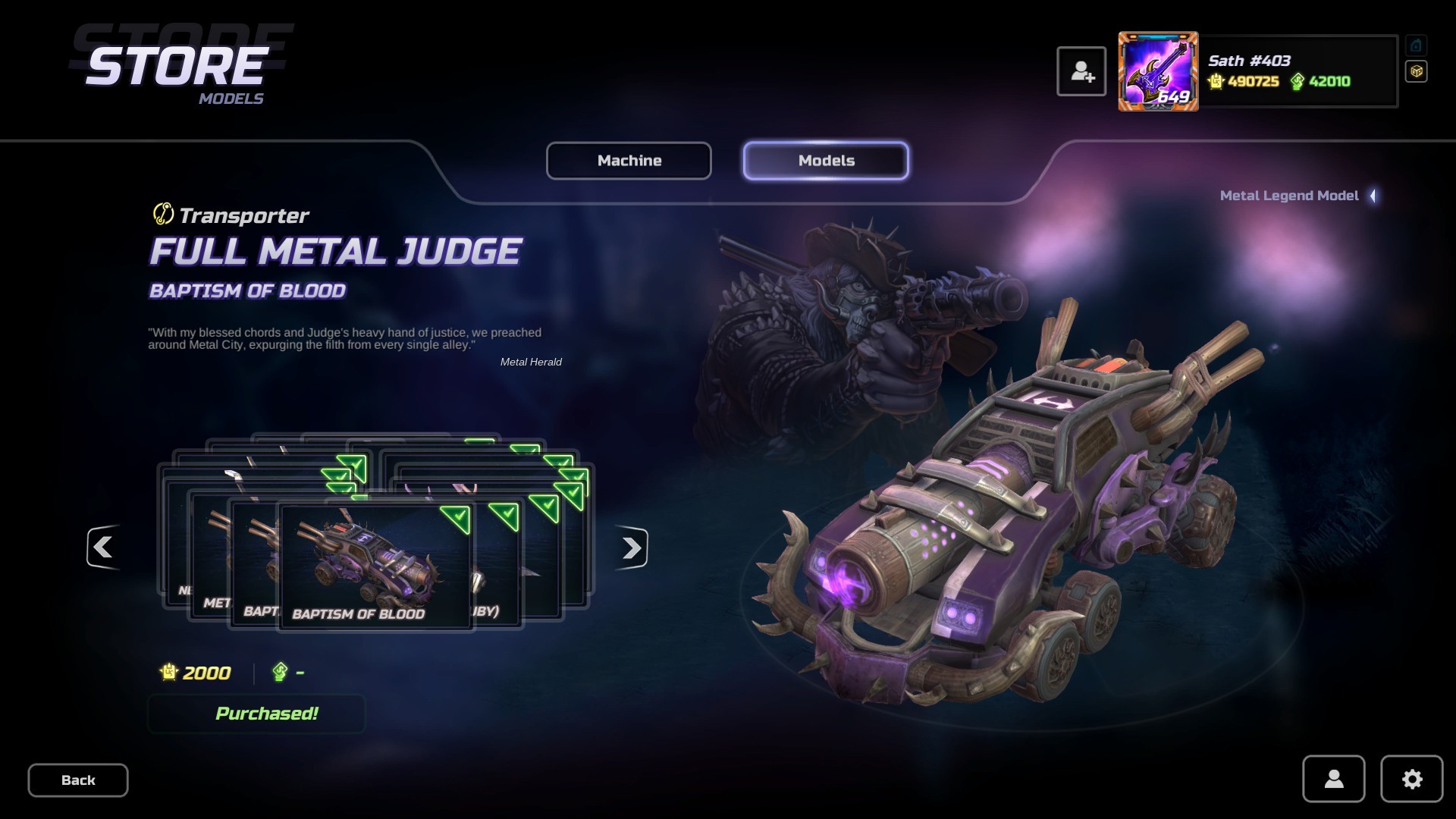Open the player profile icon at bottom right
The image size is (1456, 819).
coord(1333,779)
